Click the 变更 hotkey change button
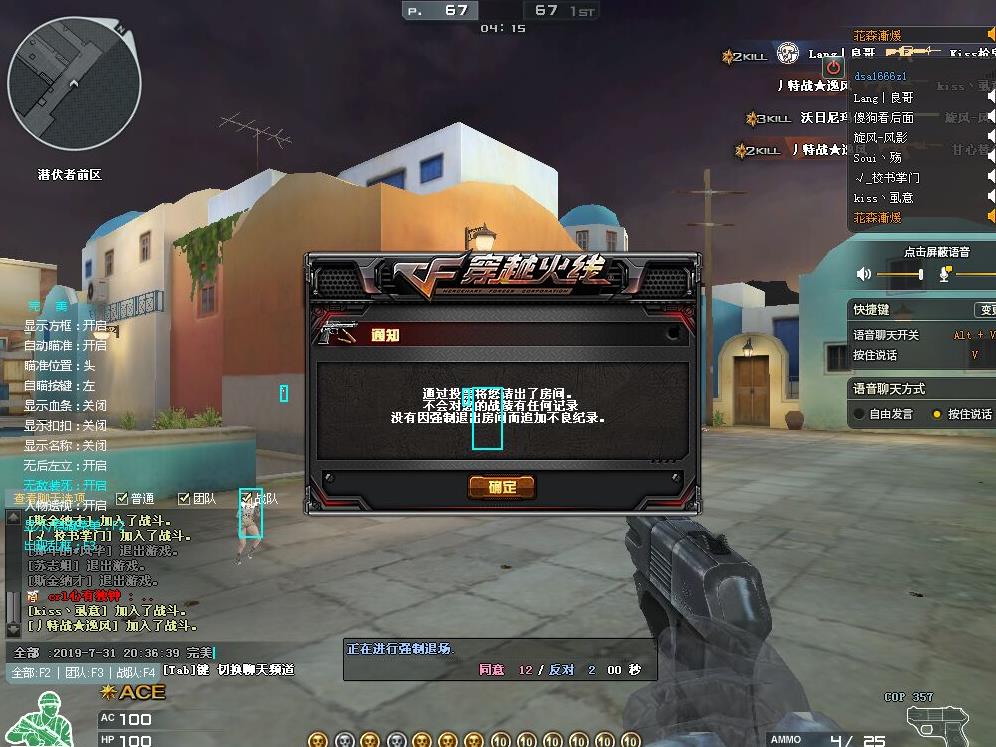Image resolution: width=996 pixels, height=747 pixels. tap(986, 310)
